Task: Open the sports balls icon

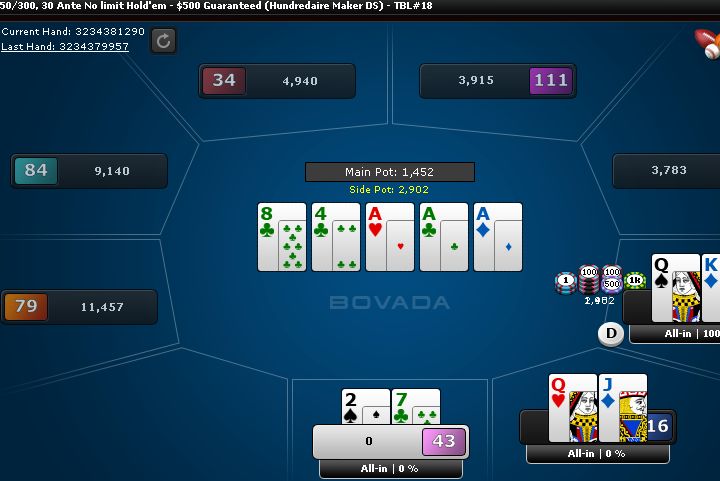Action: point(708,42)
